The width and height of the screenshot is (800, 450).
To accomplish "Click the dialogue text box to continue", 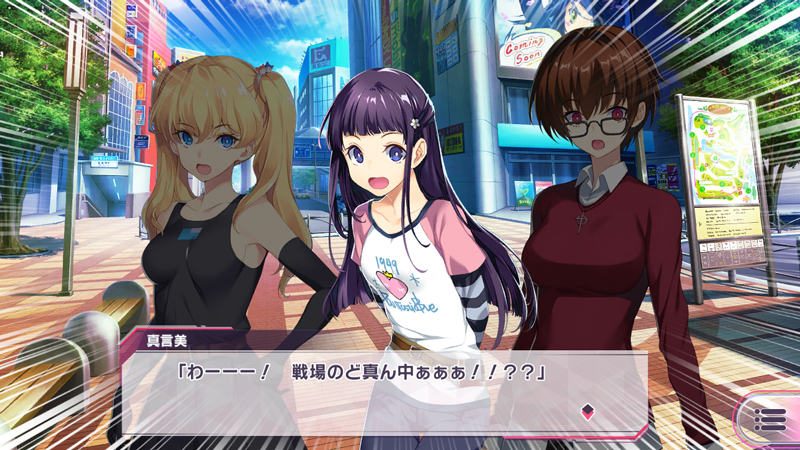I will tap(380, 390).
